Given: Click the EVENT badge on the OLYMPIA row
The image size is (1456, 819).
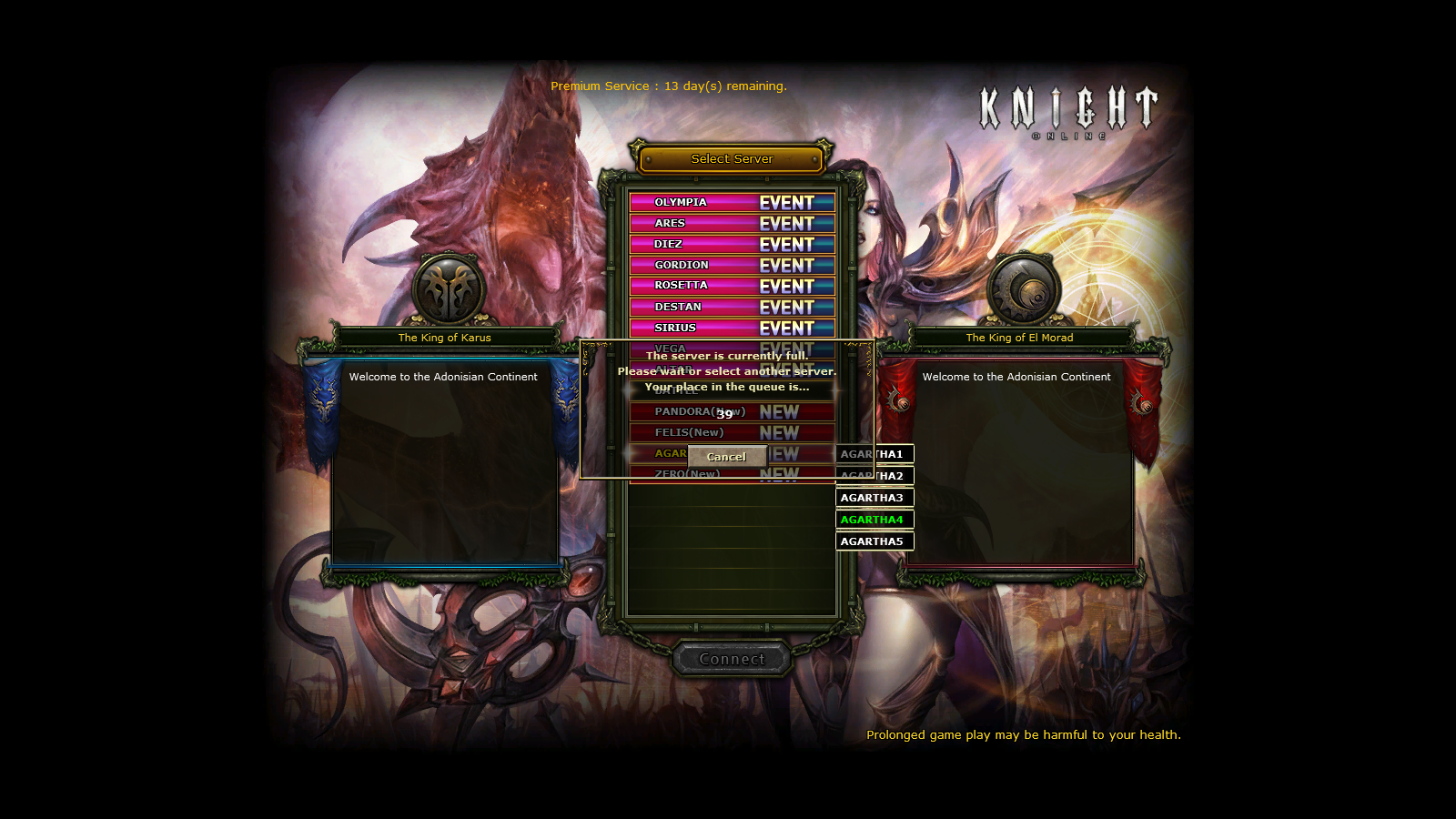Looking at the screenshot, I should click(x=788, y=202).
